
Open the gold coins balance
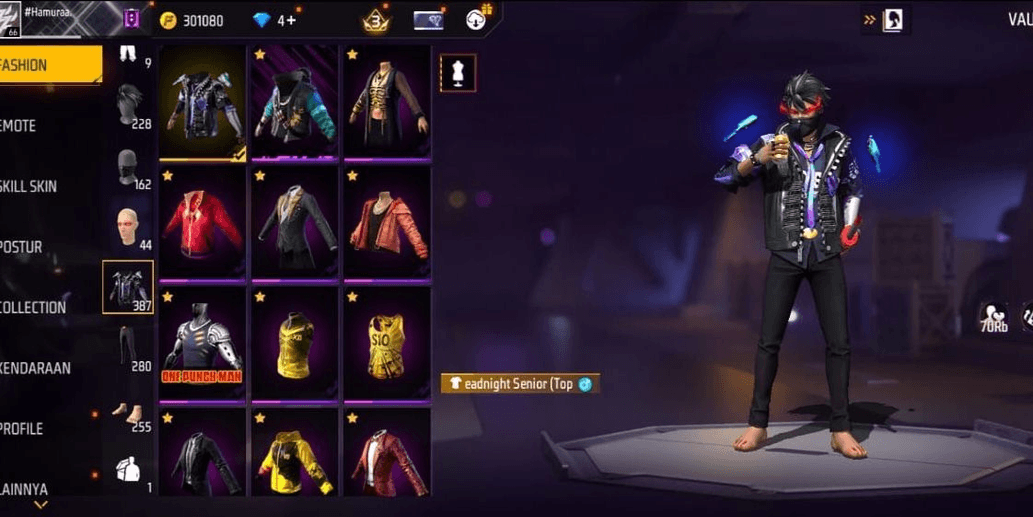(193, 20)
